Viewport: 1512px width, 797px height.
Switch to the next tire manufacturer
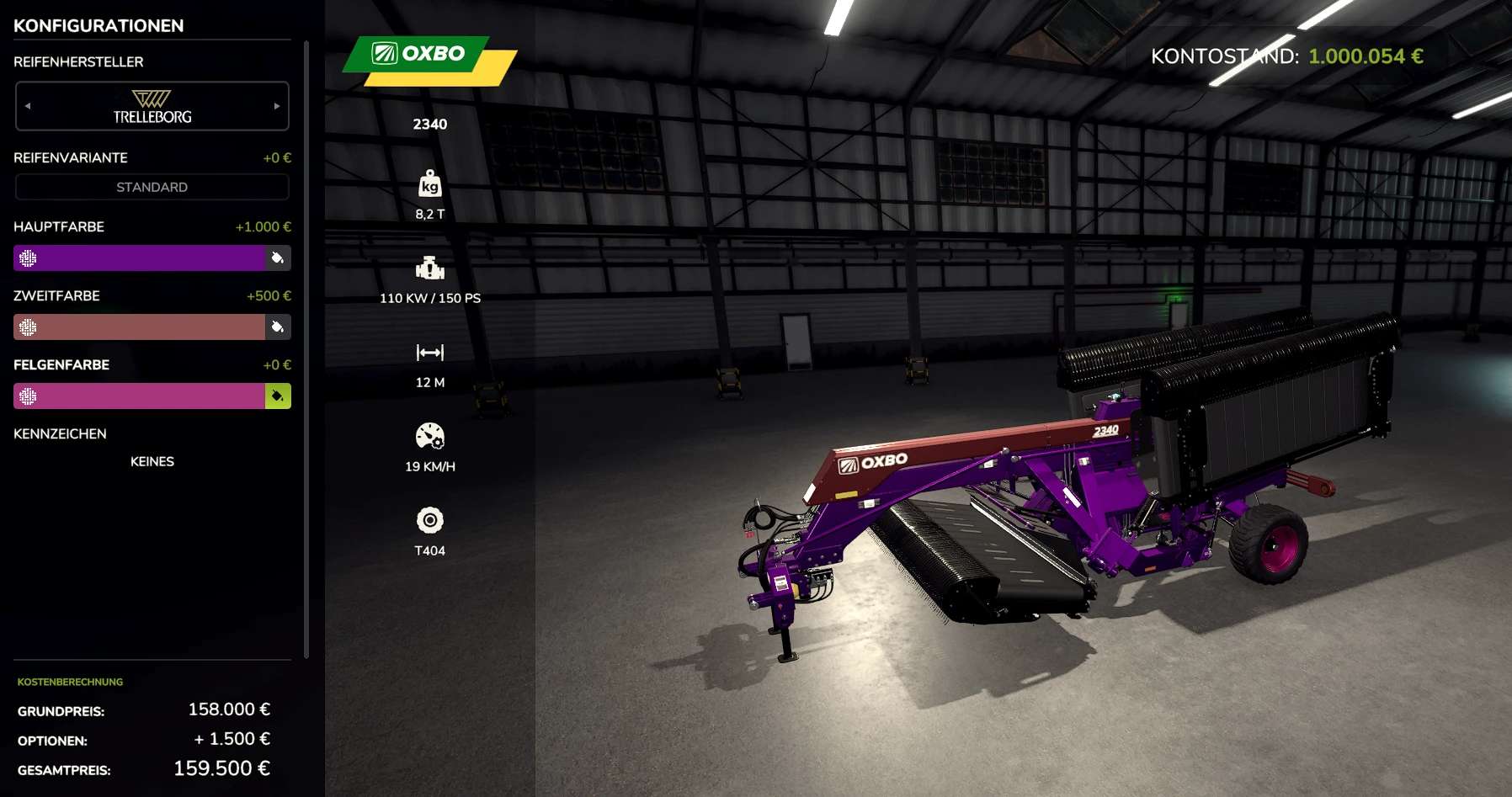tap(277, 106)
